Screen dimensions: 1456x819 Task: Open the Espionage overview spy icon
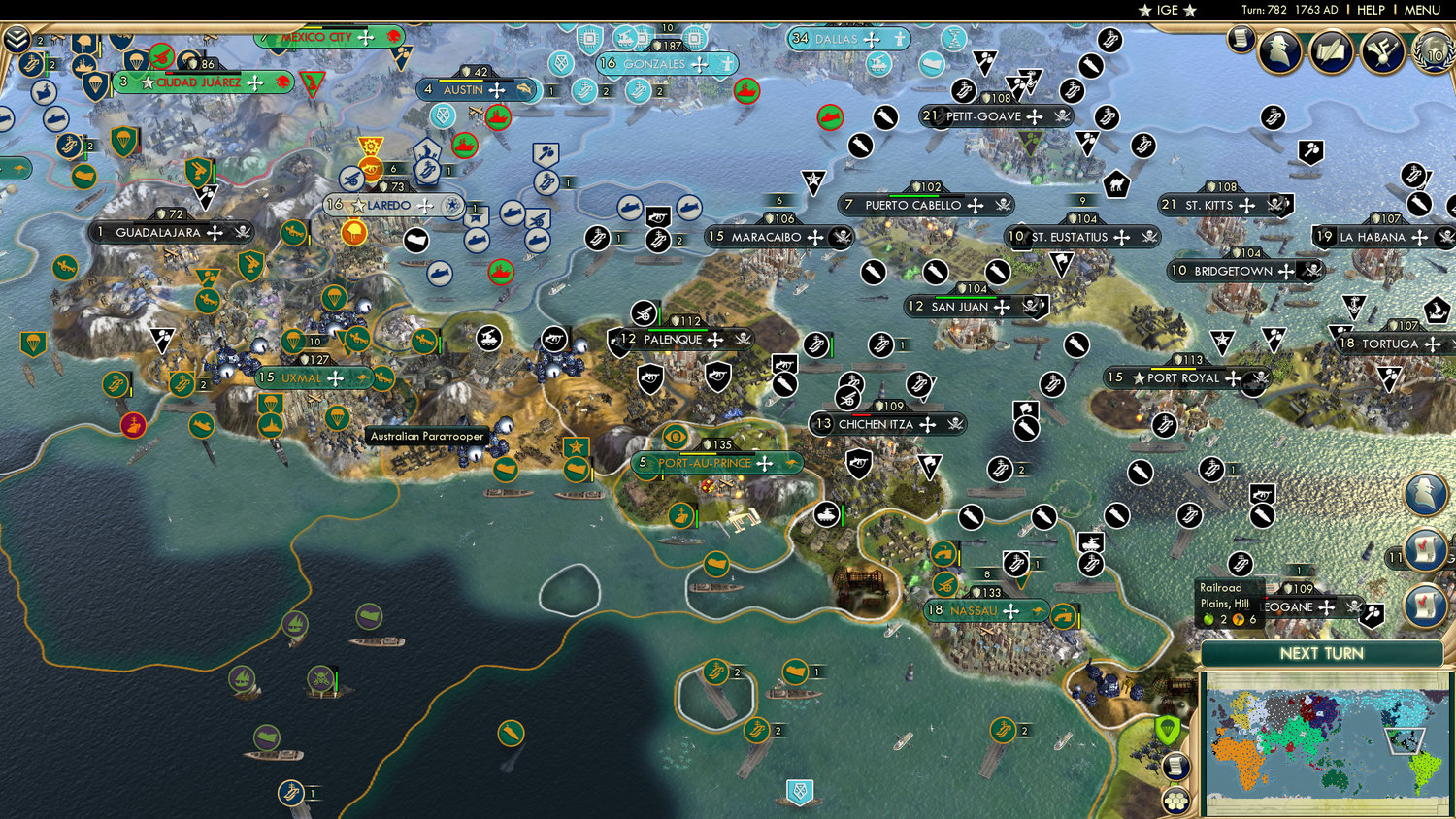tap(1279, 51)
